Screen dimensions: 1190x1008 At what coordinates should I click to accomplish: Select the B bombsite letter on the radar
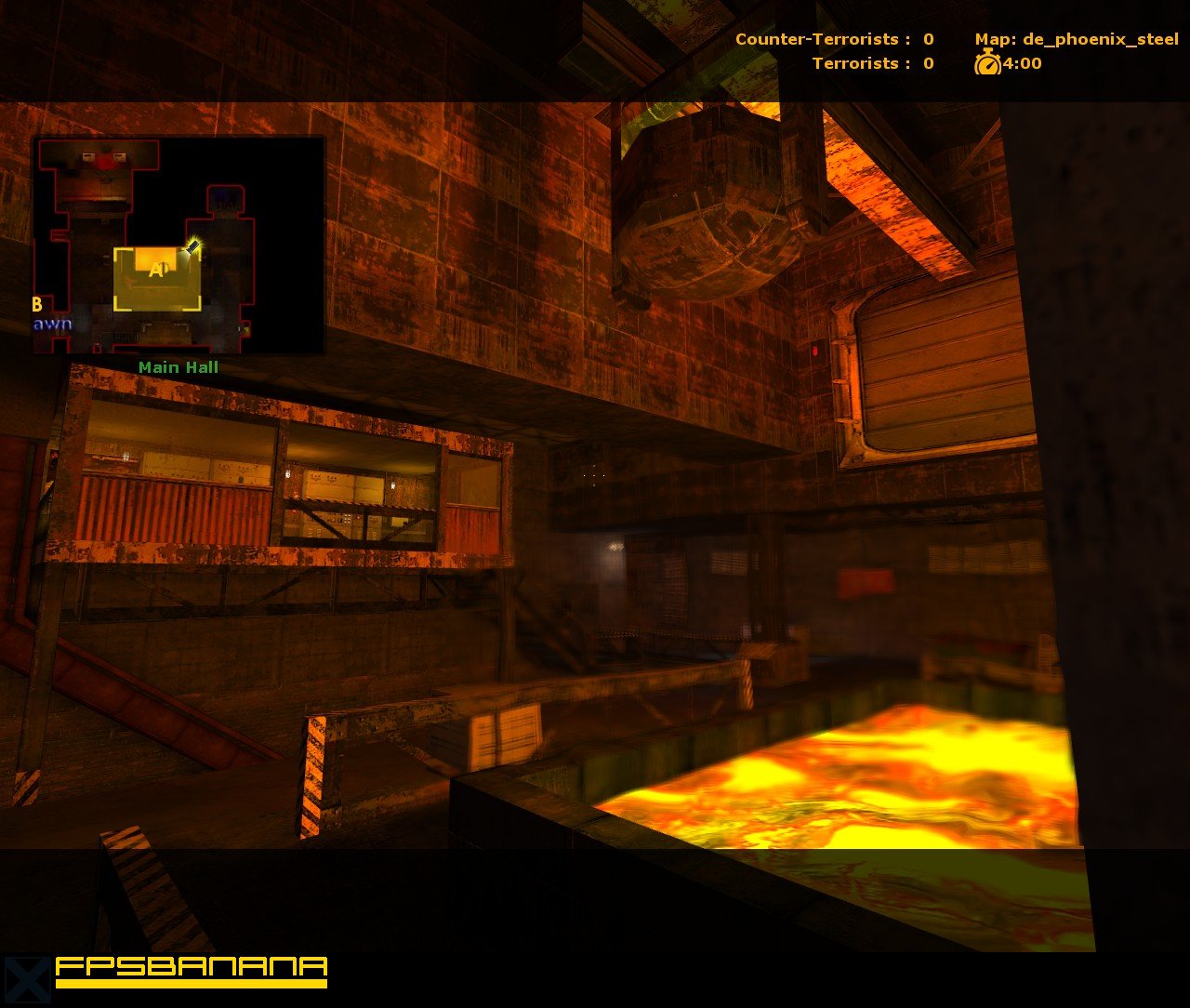pos(35,304)
